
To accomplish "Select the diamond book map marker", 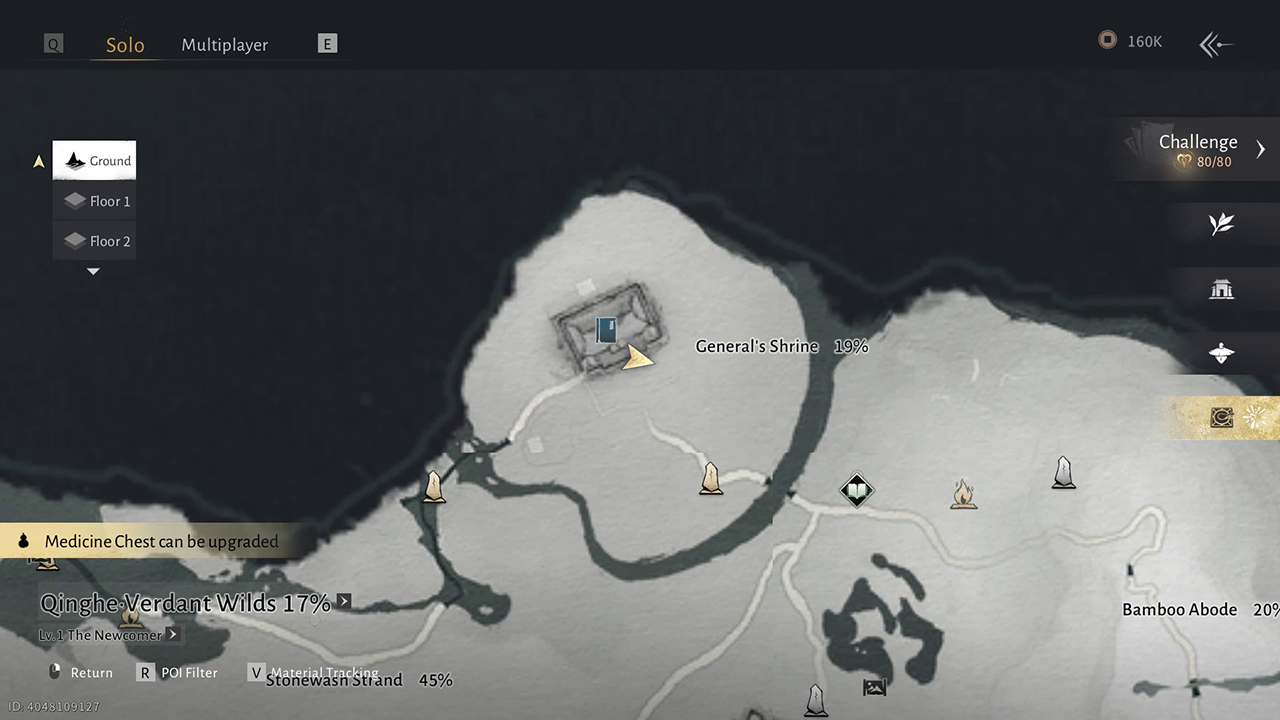I will click(x=856, y=490).
